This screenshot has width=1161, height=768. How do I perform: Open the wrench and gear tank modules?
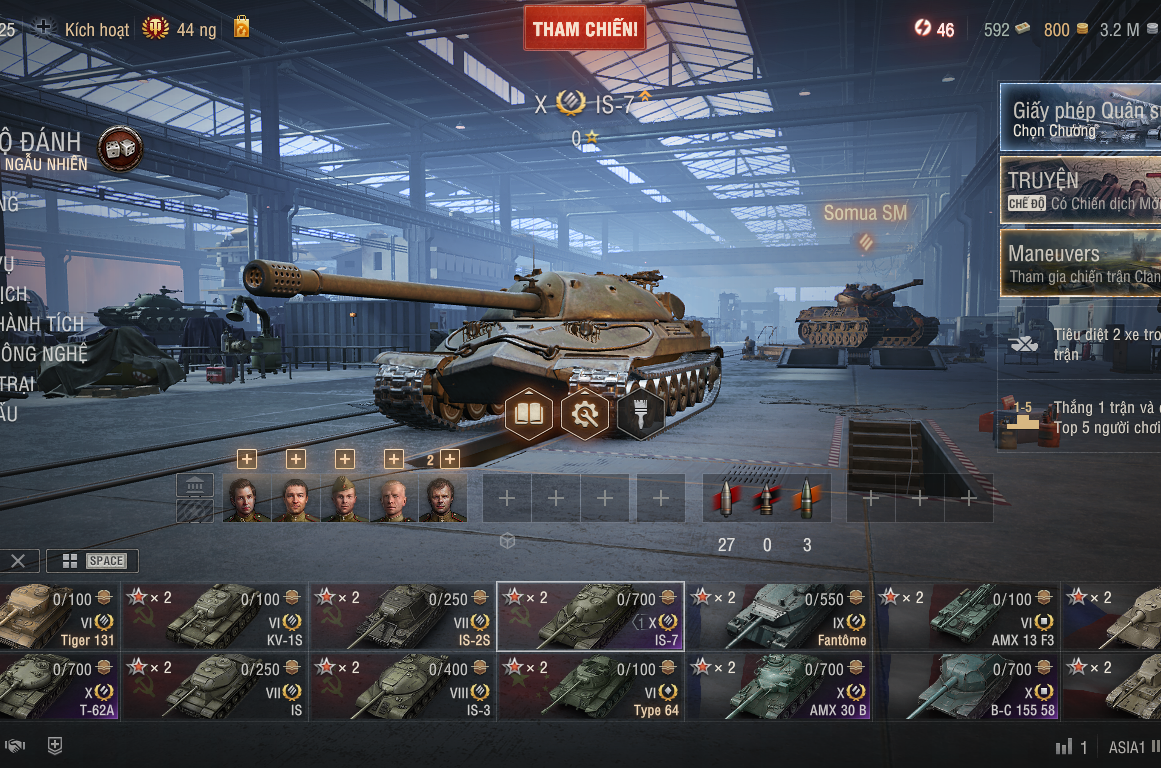pyautogui.click(x=585, y=414)
